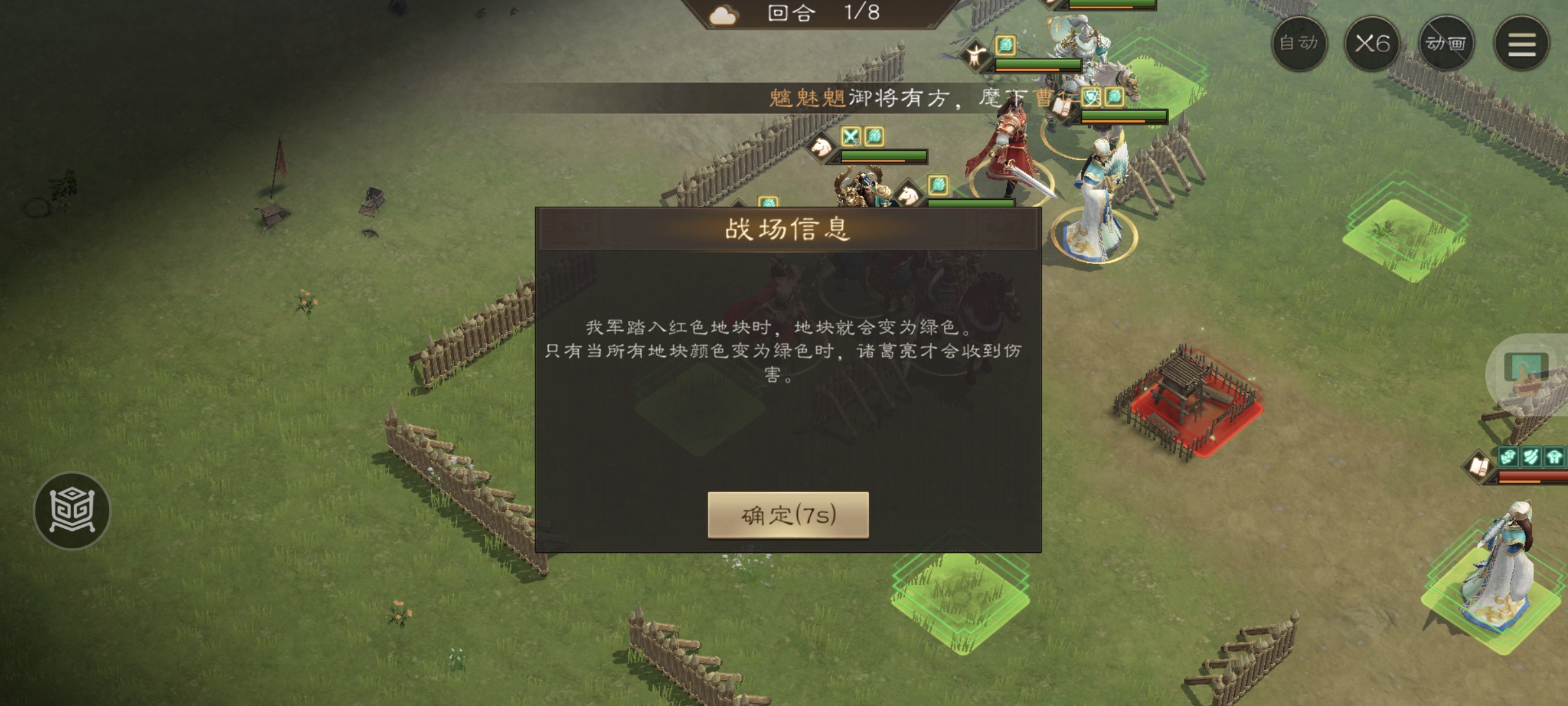Click the green gem buff icon above Cao Ren
1568x706 pixels.
tap(1113, 97)
